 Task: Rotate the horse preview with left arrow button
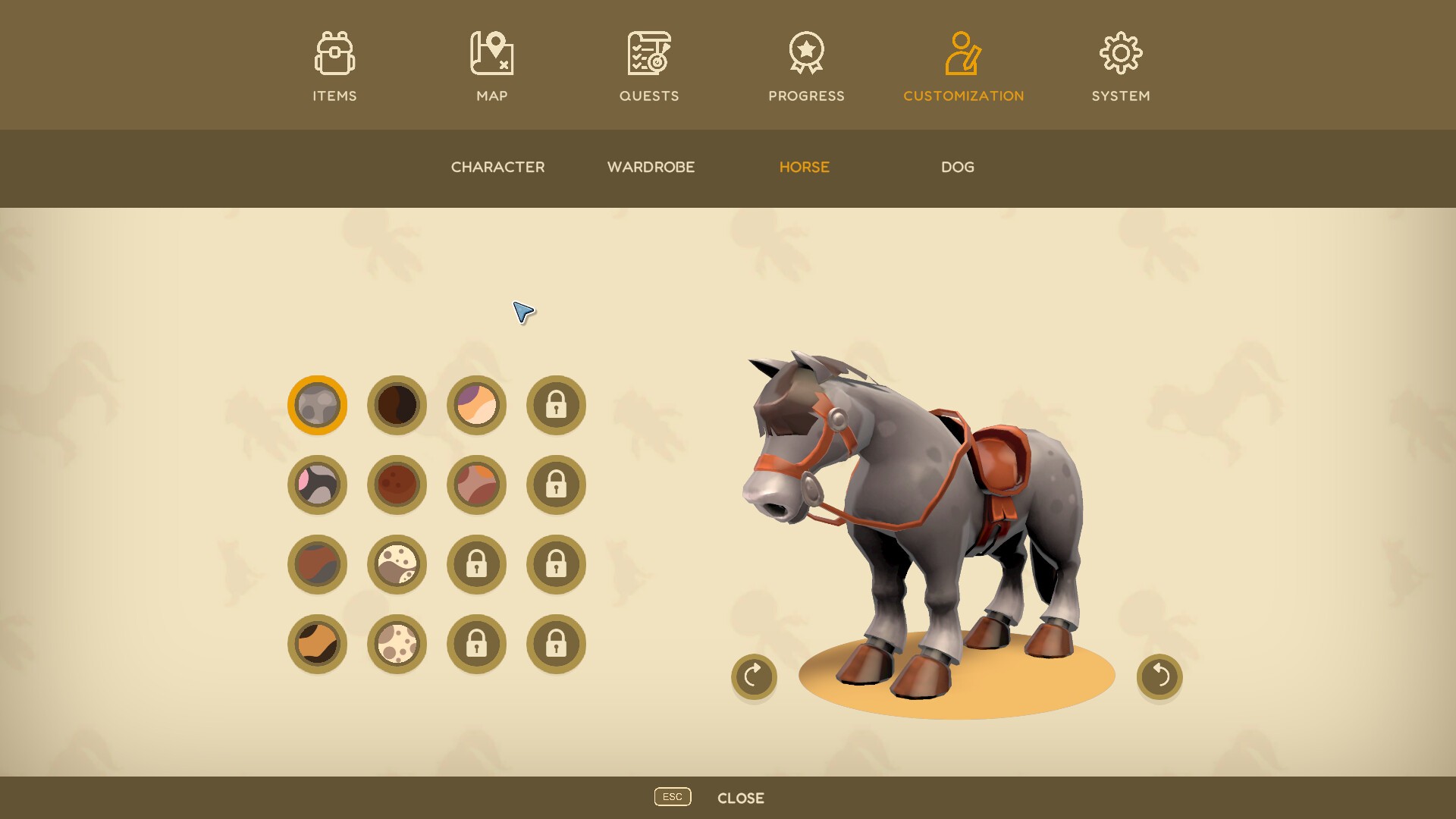point(754,676)
